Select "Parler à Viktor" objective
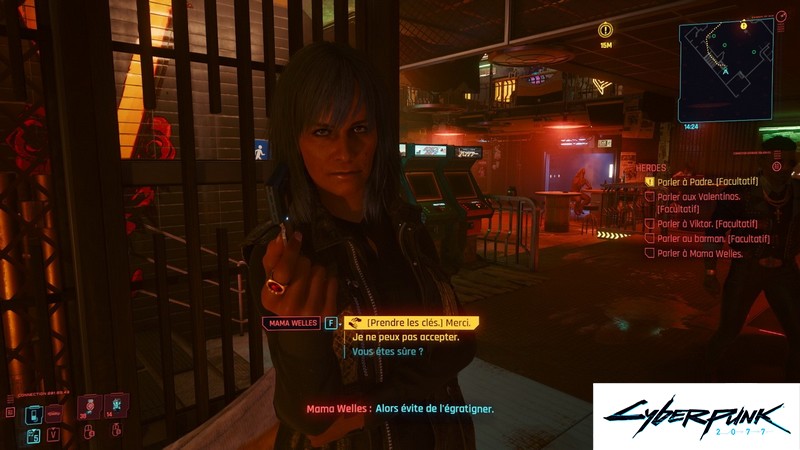Screen dimensions: 800x450 703,224
